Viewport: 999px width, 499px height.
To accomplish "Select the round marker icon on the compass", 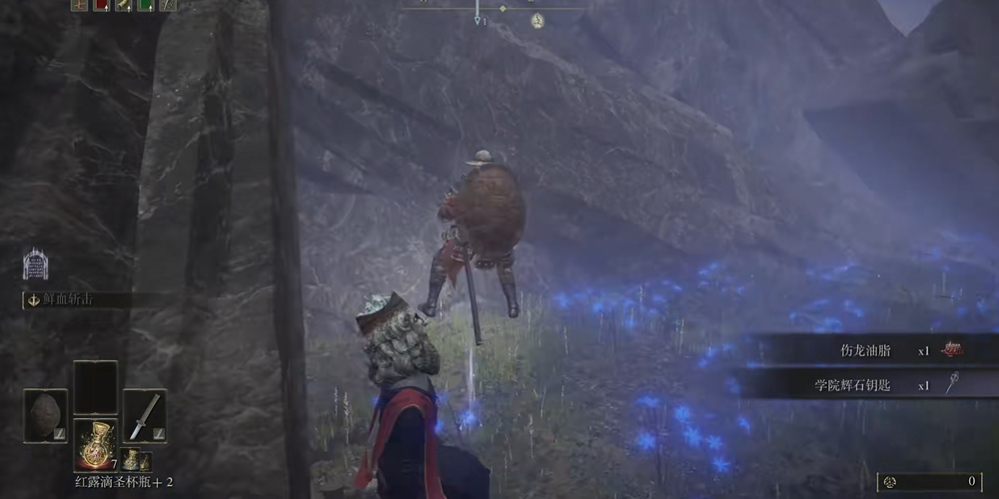I will [x=538, y=20].
